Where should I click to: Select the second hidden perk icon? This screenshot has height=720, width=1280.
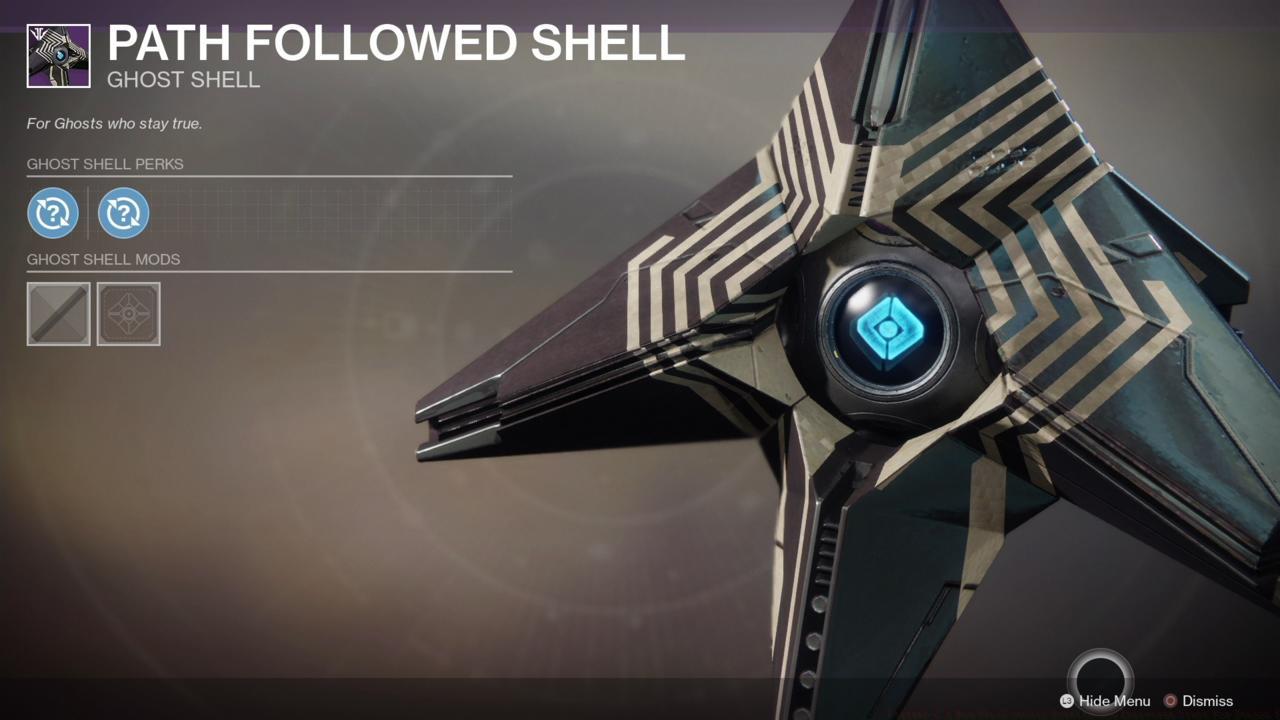(123, 213)
